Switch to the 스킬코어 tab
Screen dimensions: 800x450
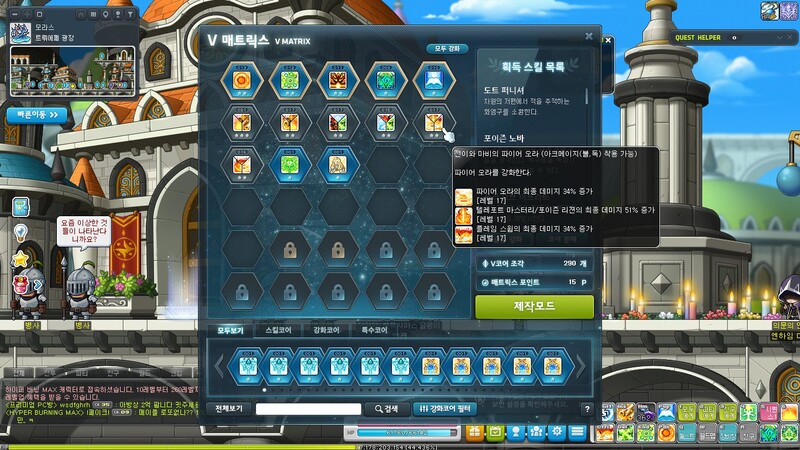pos(273,329)
